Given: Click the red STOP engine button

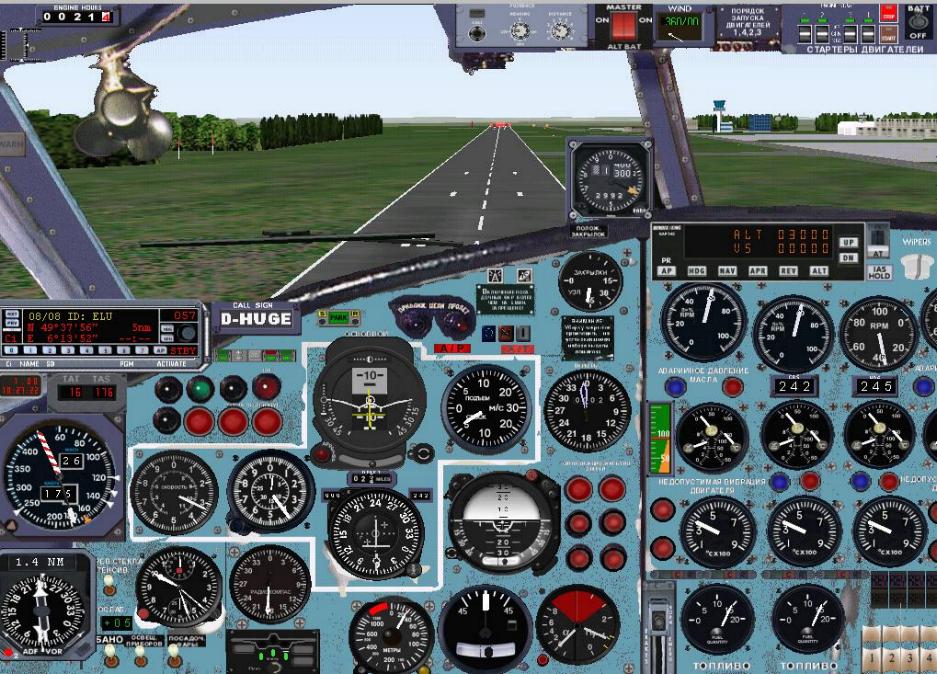Looking at the screenshot, I should tap(887, 14).
